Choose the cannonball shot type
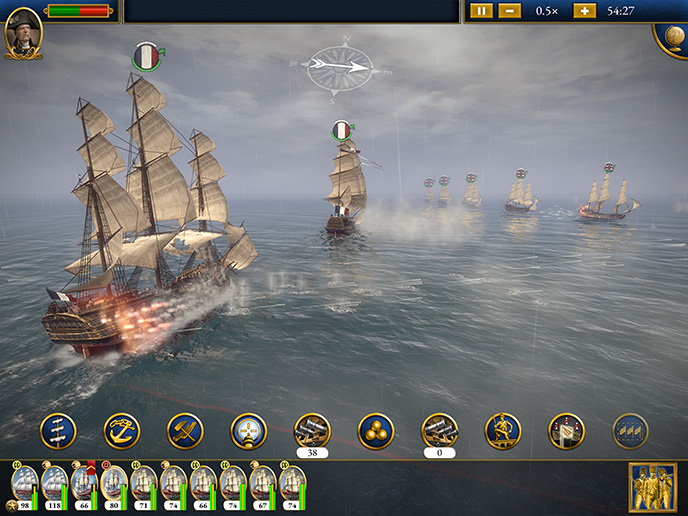Image resolution: width=688 pixels, height=516 pixels. click(x=376, y=431)
